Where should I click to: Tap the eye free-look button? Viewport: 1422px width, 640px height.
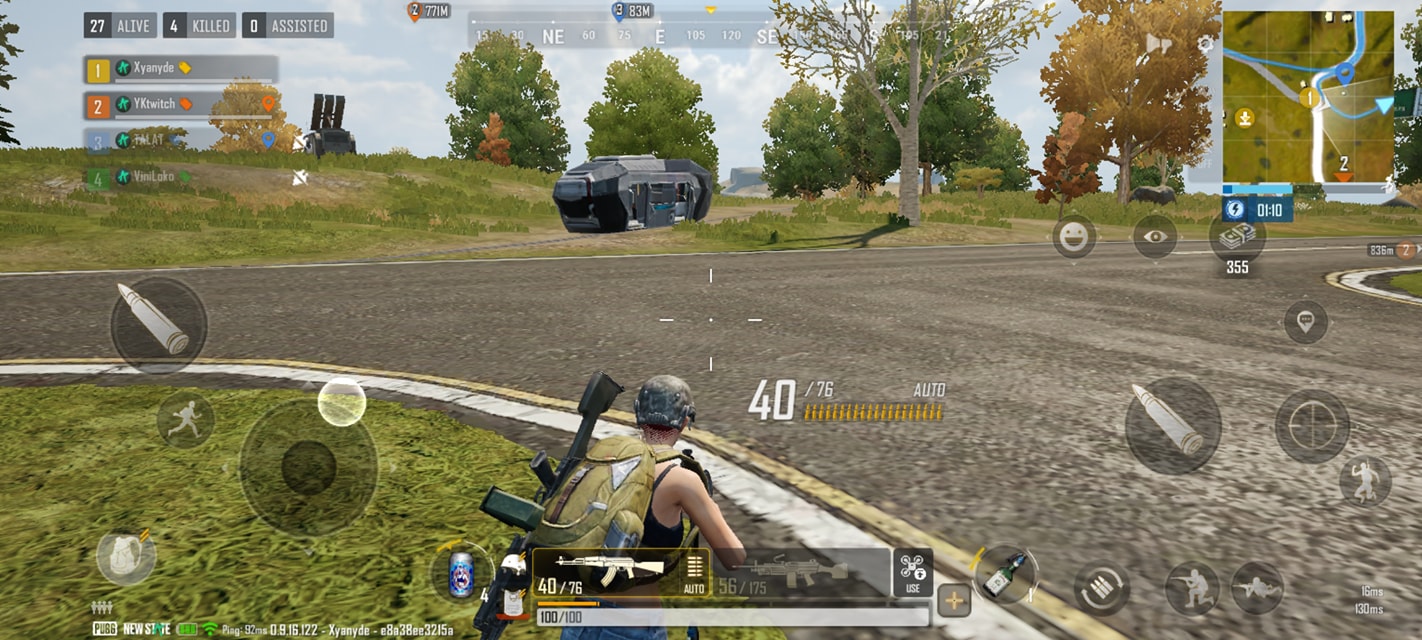(1154, 237)
